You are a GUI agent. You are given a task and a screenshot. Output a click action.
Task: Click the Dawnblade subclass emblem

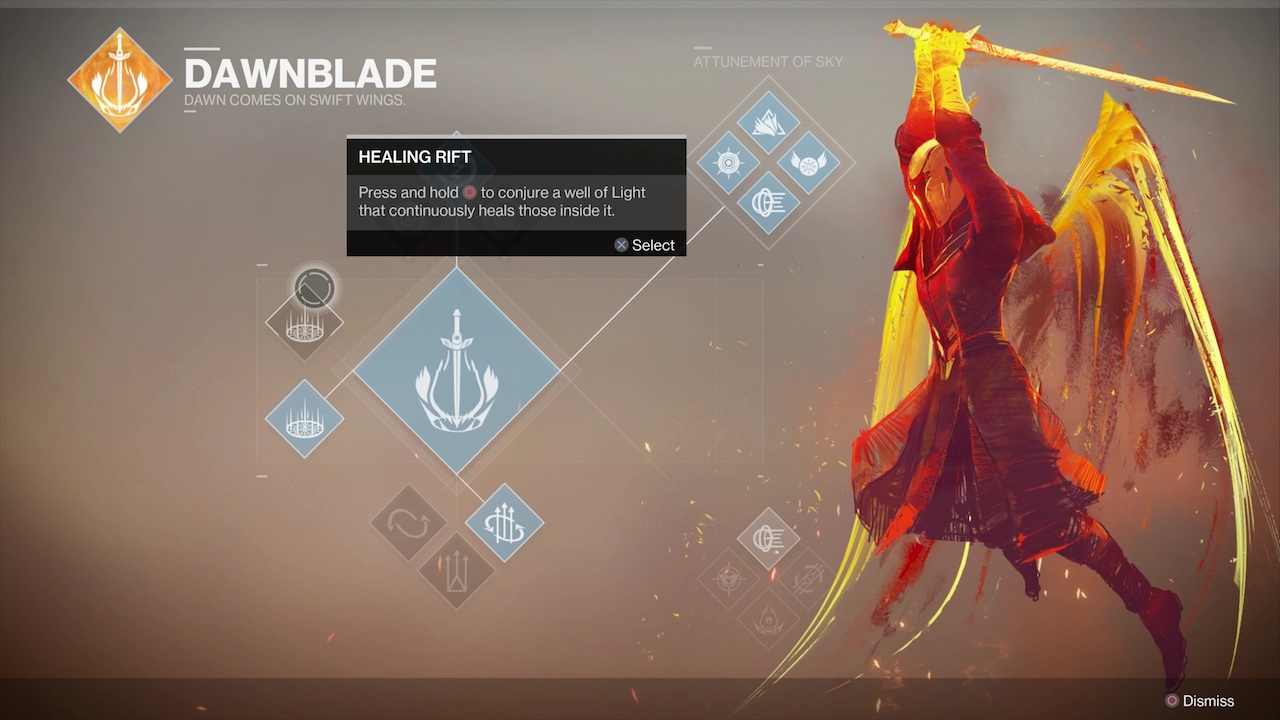click(119, 80)
